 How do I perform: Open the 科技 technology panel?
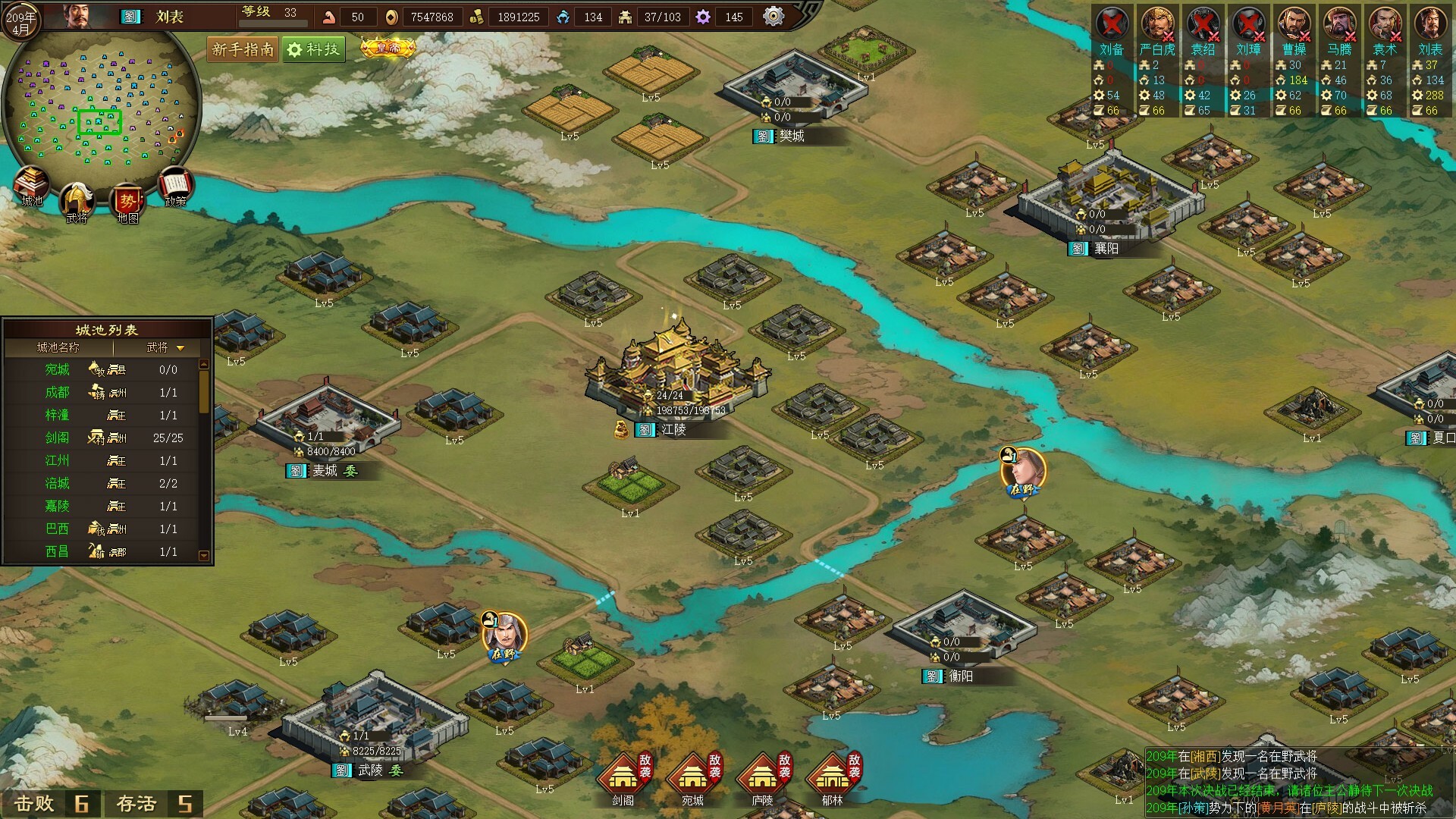[314, 49]
